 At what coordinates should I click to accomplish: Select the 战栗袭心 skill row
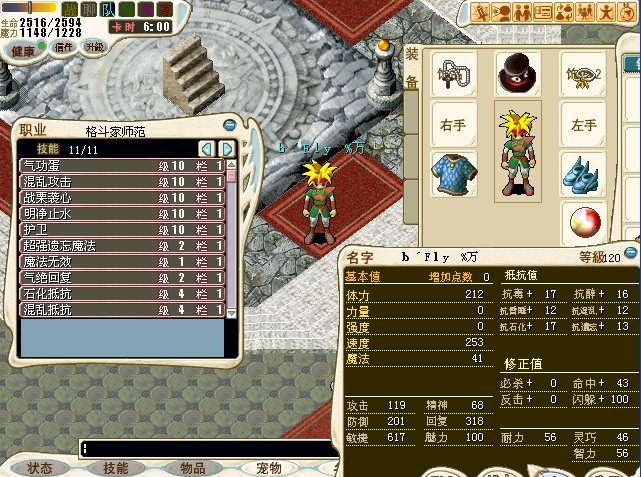click(x=122, y=197)
